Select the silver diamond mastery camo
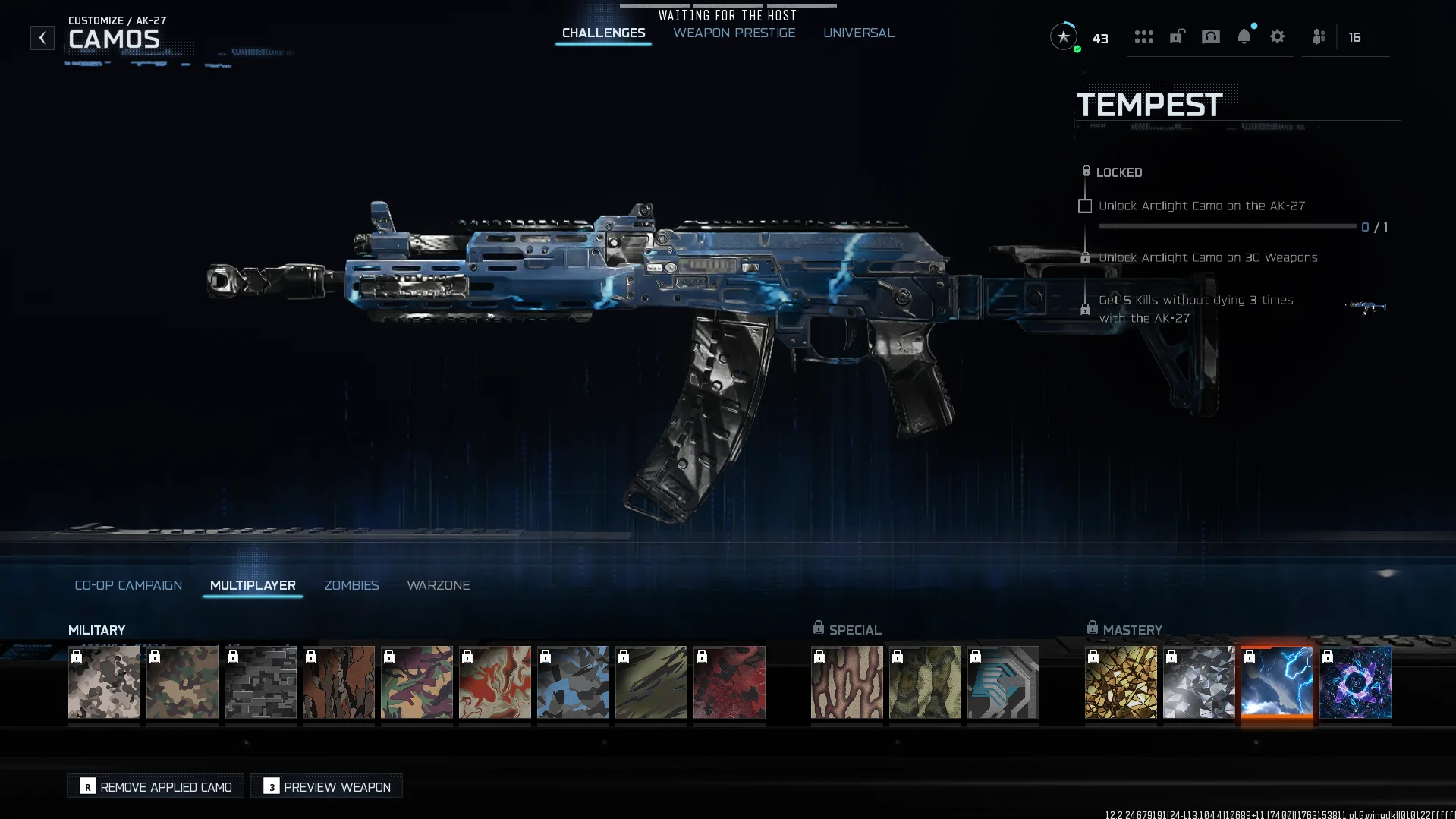1456x819 pixels. pyautogui.click(x=1199, y=682)
